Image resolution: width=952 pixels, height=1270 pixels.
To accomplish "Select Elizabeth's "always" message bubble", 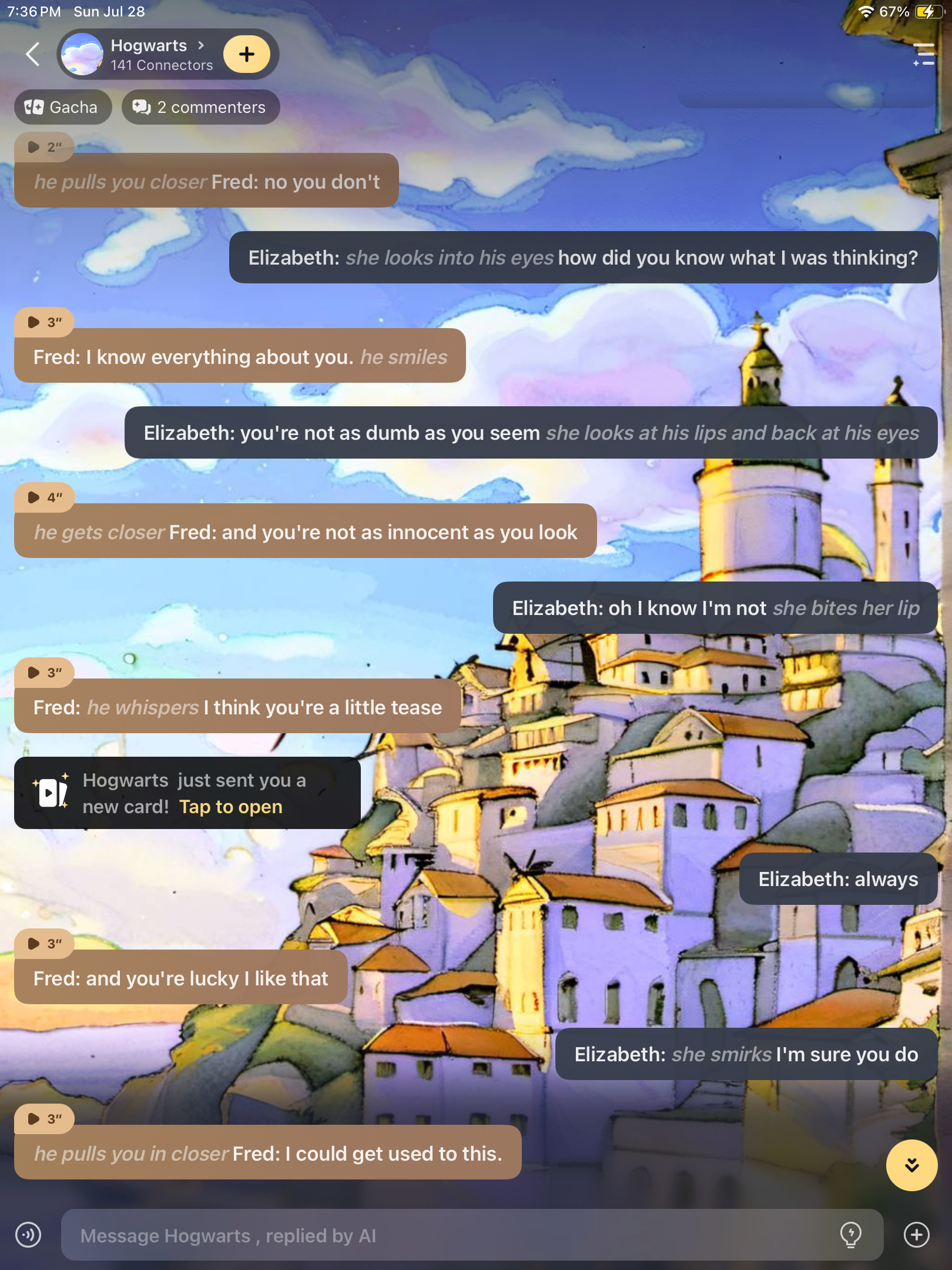I will pos(837,879).
